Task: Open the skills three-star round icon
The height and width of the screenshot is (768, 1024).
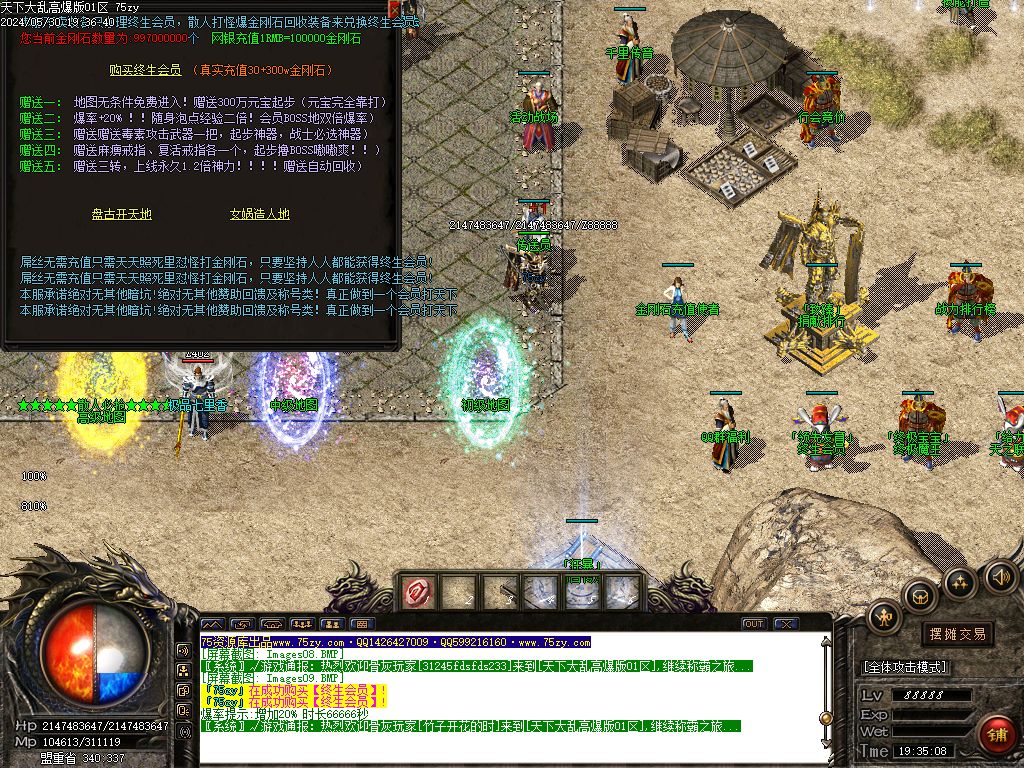Action: 960,582
